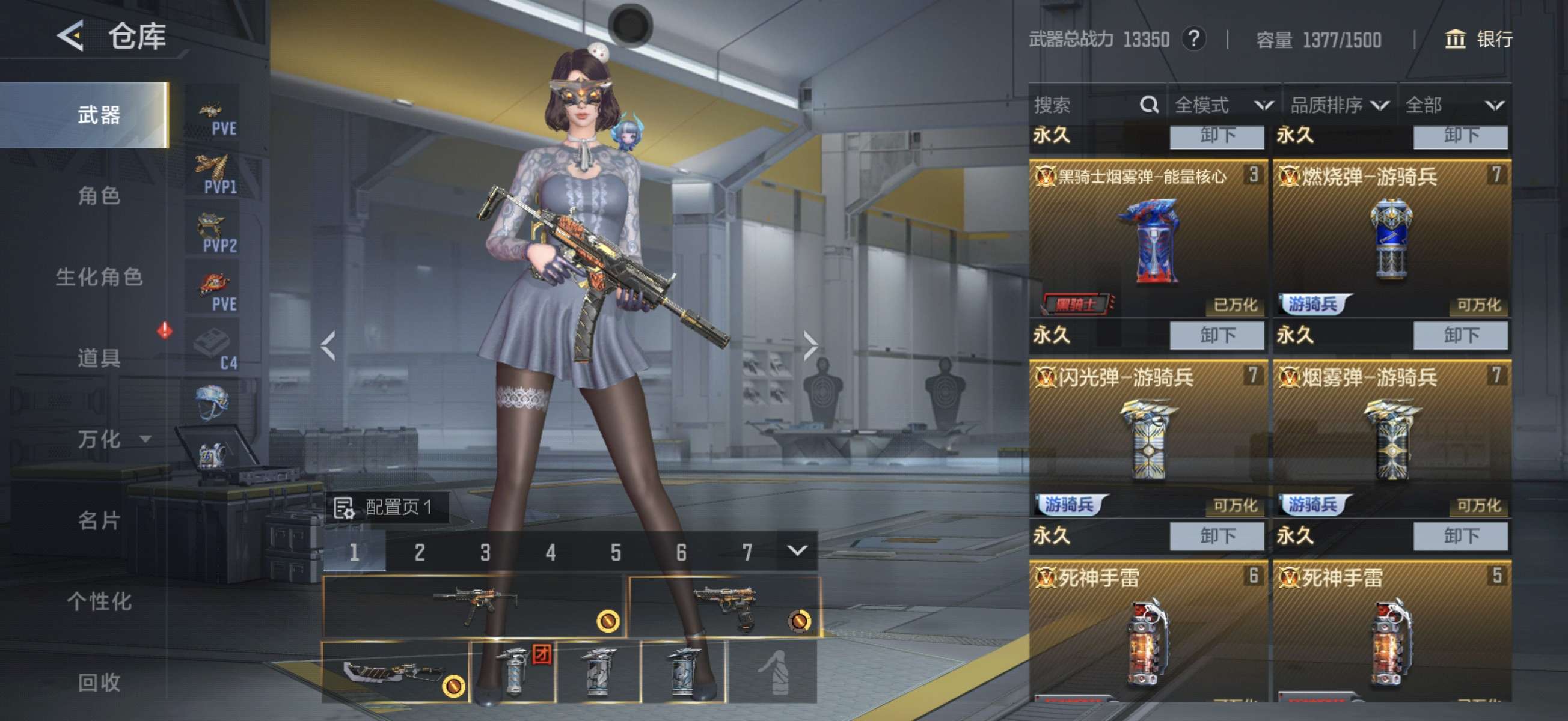Viewport: 1568px width, 721px height.
Task: Open the 银行 bank
Action: coord(1479,40)
